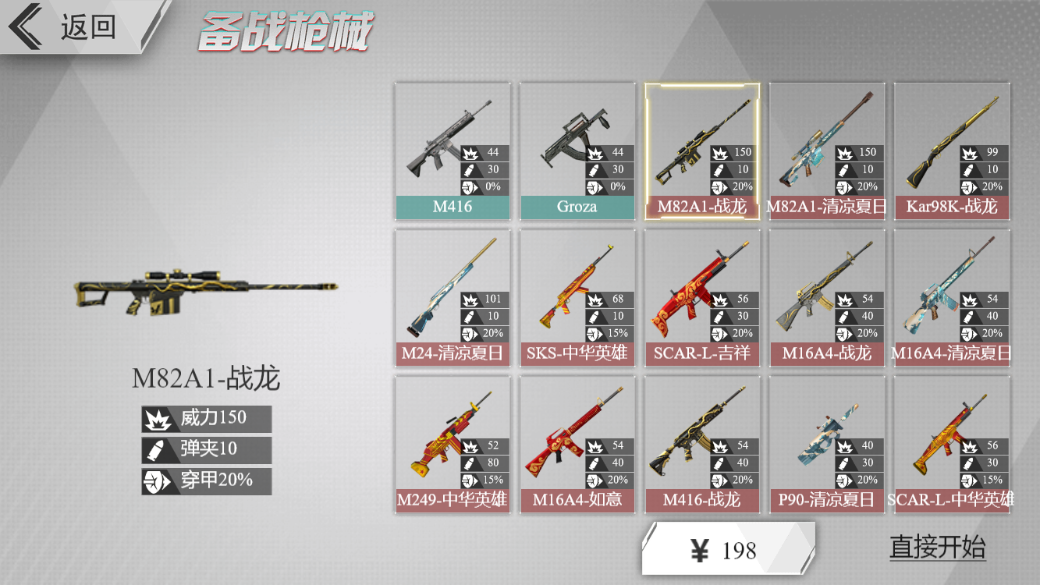Select the Kar98K-战龙 rifle card
The width and height of the screenshot is (1040, 585).
951,151
